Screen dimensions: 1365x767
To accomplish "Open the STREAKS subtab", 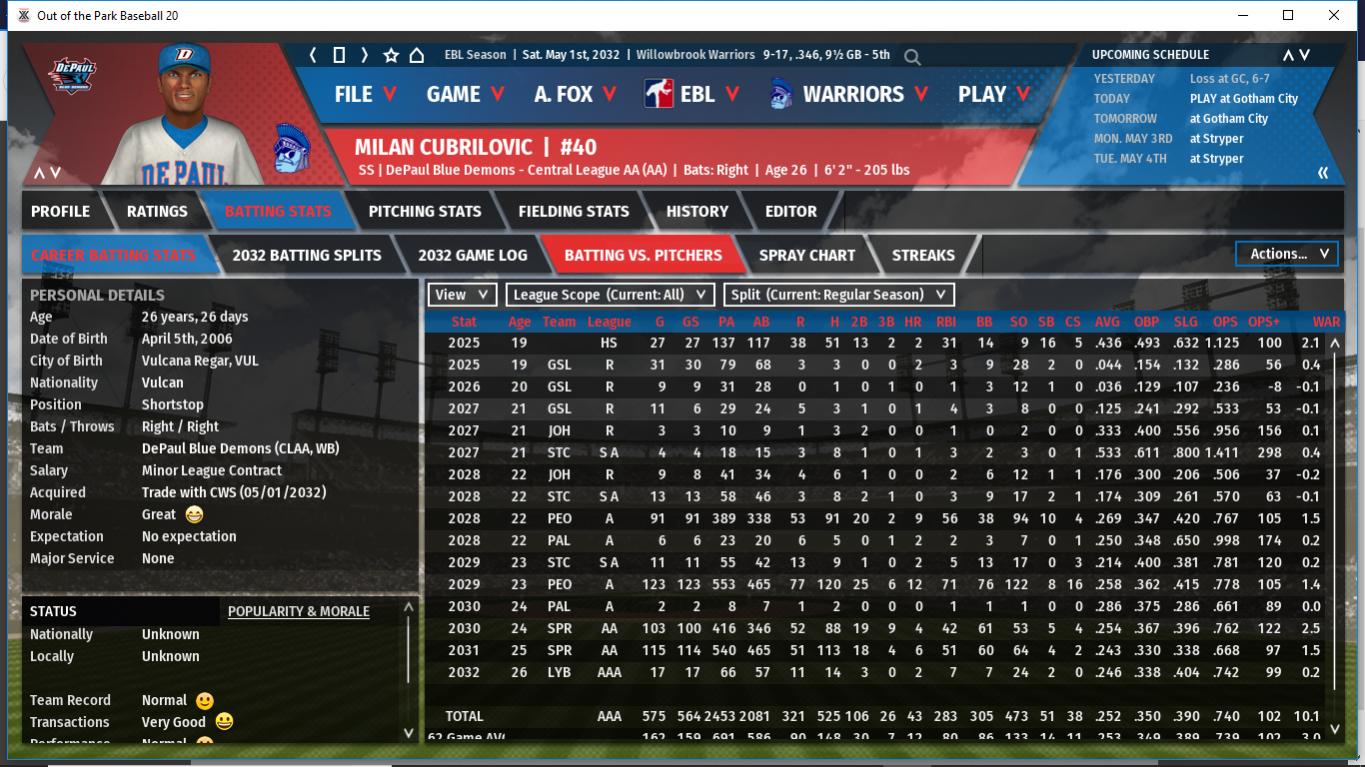I will [x=923, y=255].
